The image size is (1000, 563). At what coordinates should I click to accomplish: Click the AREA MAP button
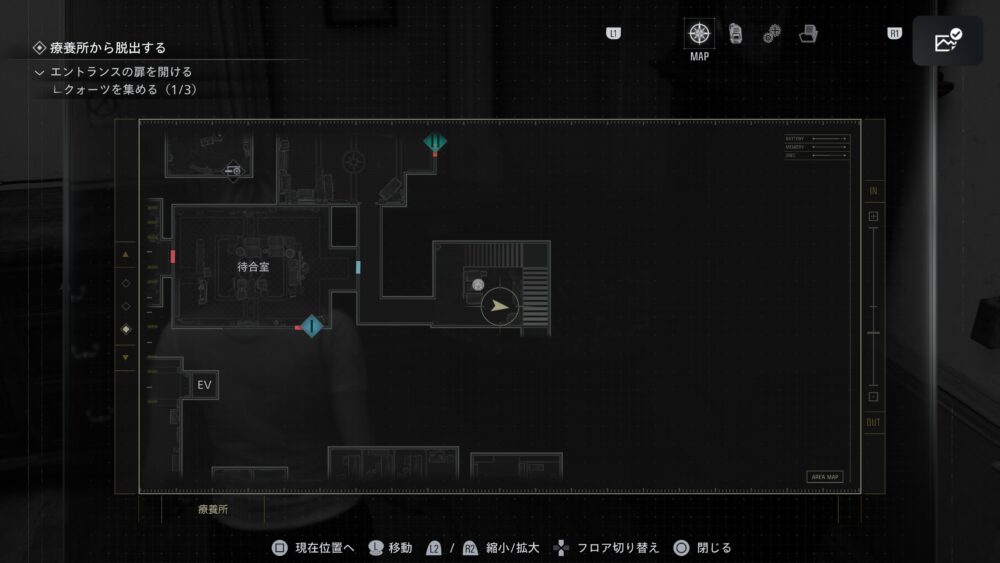coord(825,477)
